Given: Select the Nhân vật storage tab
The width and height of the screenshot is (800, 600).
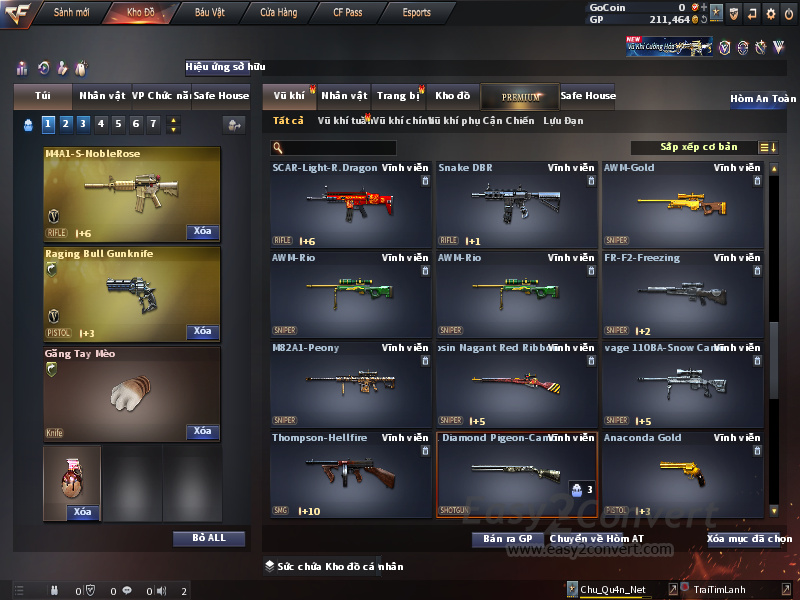Looking at the screenshot, I should click(344, 96).
